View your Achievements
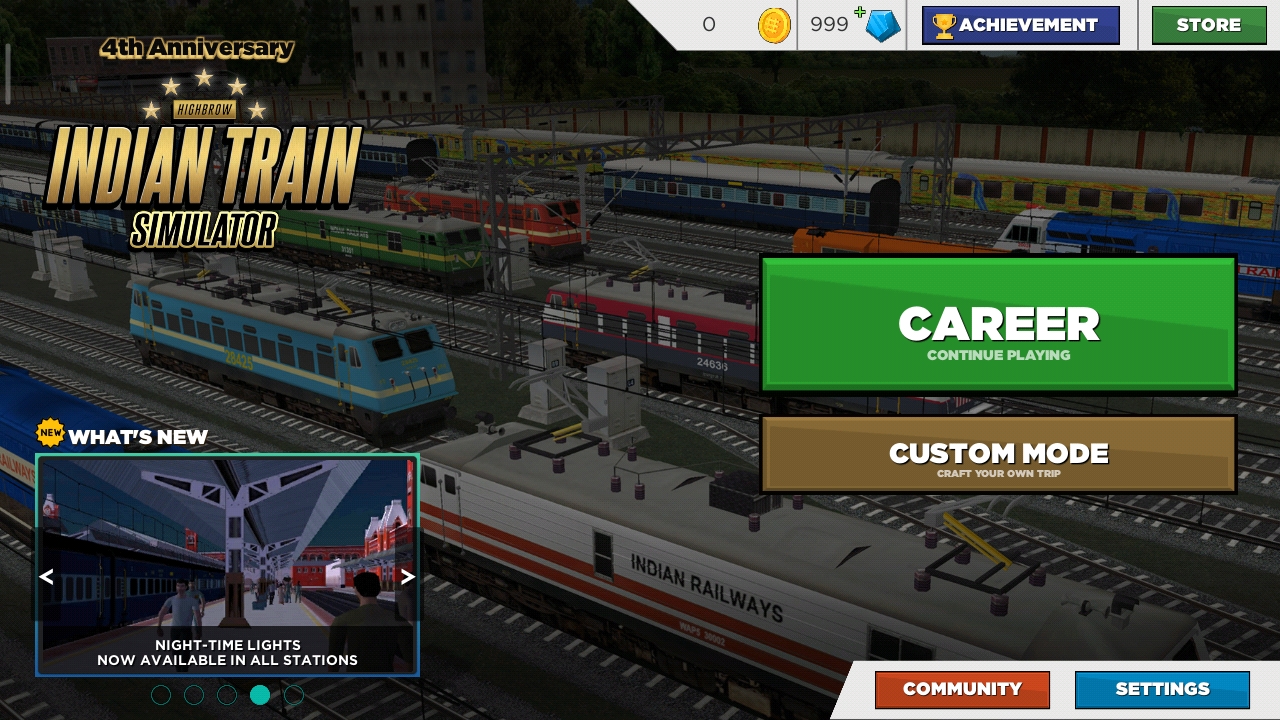 [x=1021, y=25]
